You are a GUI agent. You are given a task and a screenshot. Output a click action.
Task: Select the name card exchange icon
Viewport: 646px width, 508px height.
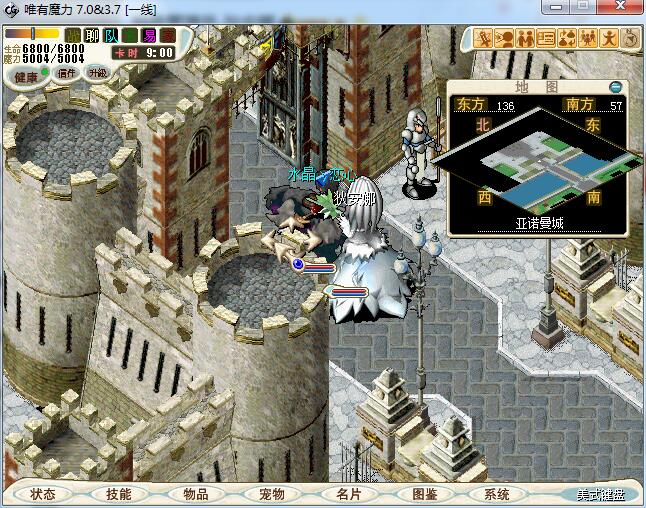tap(546, 39)
